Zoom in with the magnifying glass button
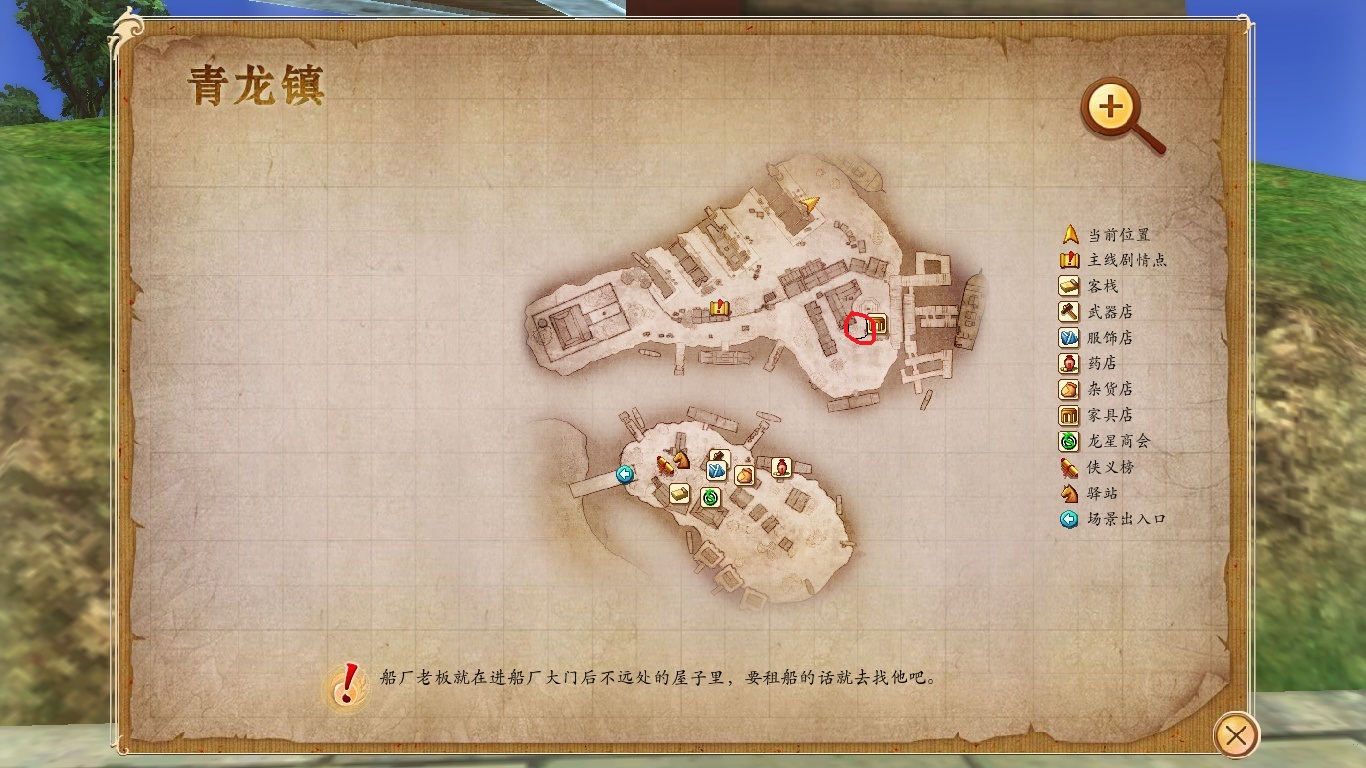 coord(1112,106)
